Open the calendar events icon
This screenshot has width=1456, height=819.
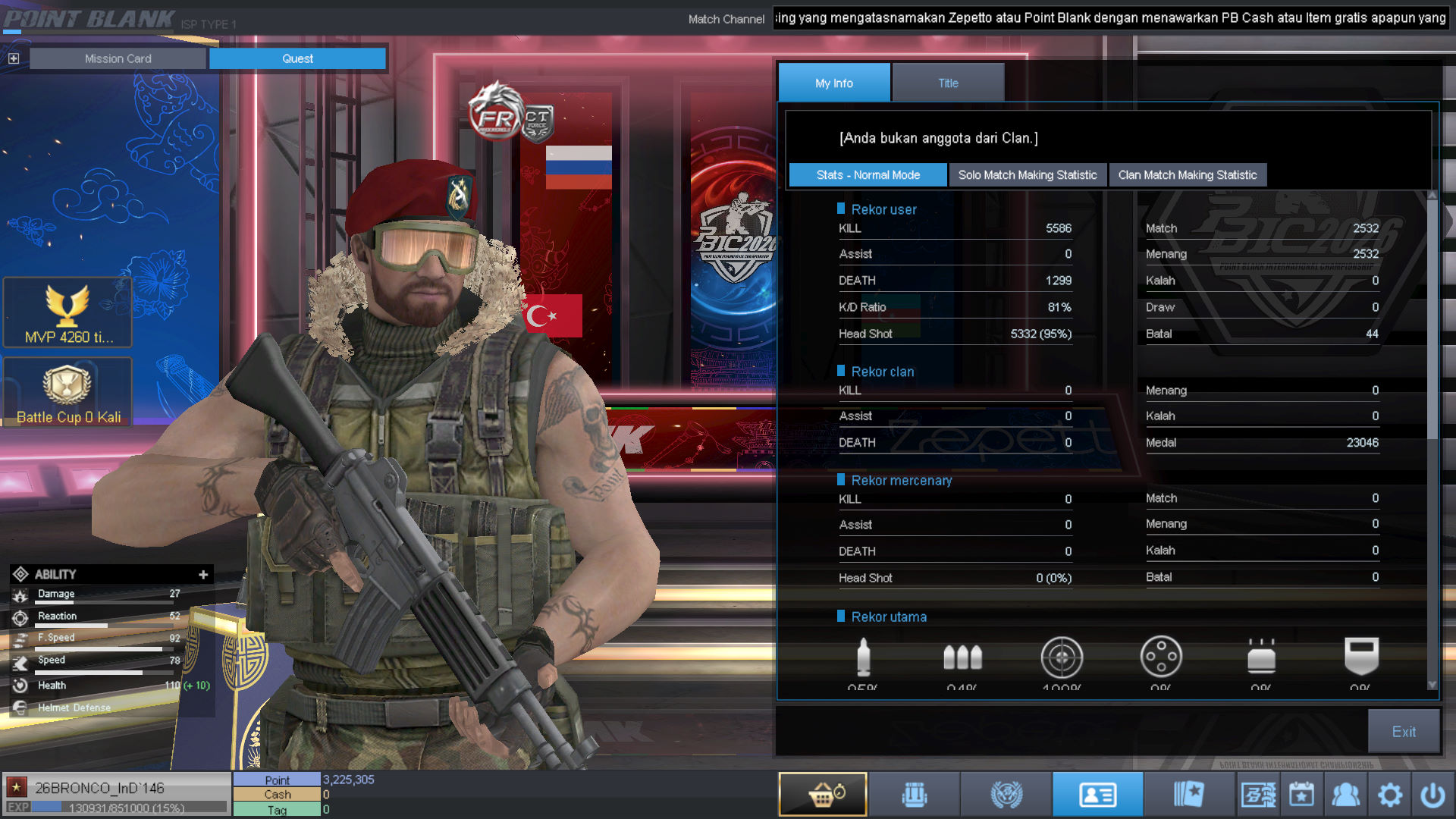pyautogui.click(x=1301, y=795)
